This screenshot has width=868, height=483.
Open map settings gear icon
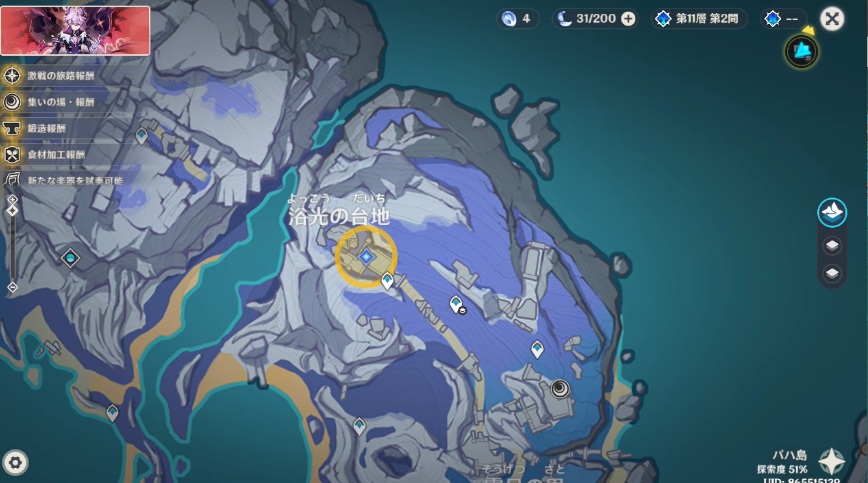pos(15,462)
